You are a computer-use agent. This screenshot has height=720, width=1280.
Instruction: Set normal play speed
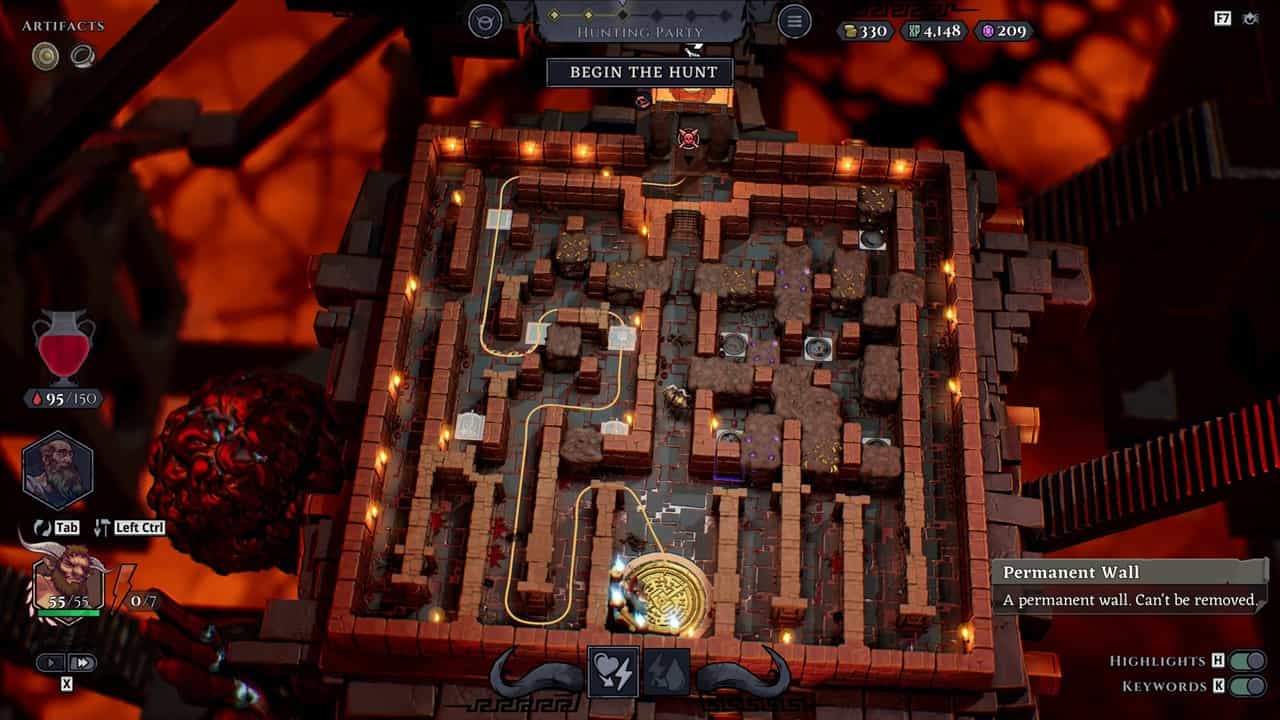click(52, 662)
